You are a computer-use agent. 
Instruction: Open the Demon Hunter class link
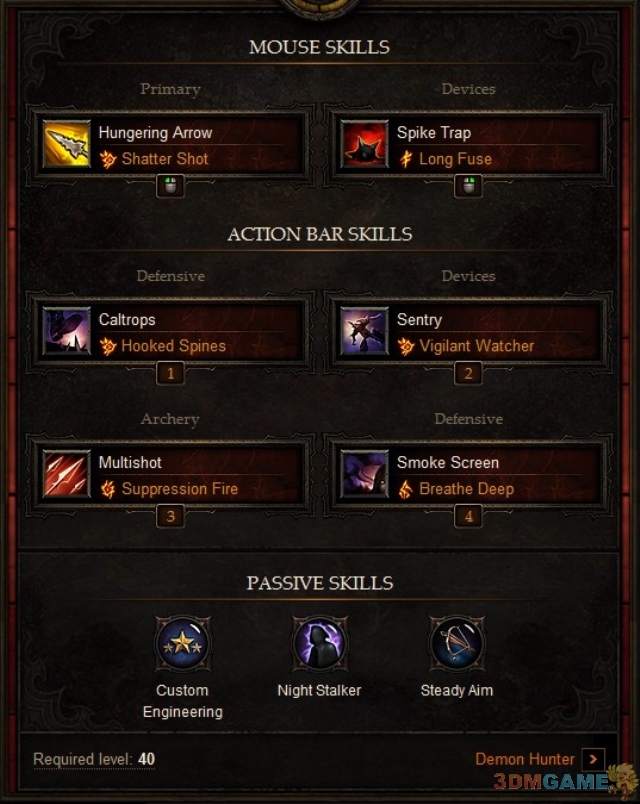[x=525, y=759]
